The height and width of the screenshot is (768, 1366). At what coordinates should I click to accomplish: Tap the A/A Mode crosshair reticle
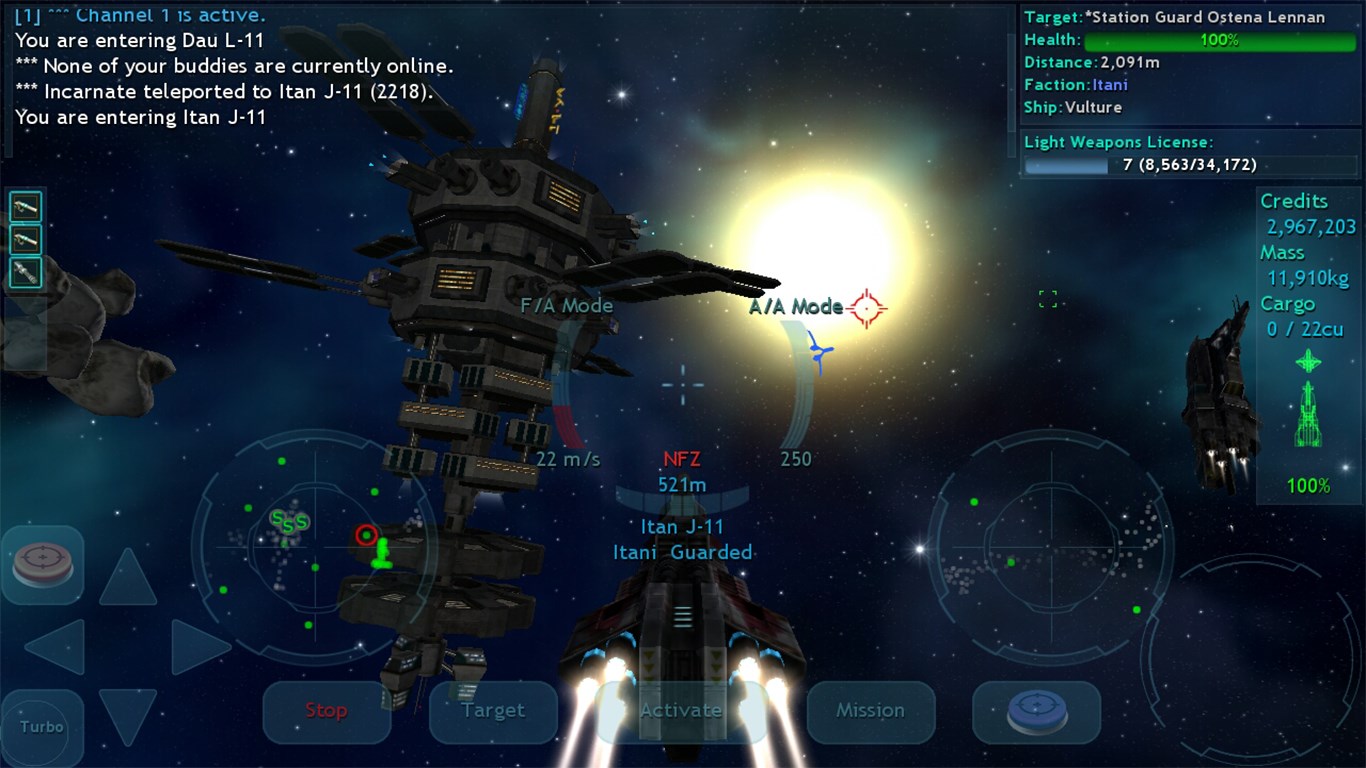[867, 308]
